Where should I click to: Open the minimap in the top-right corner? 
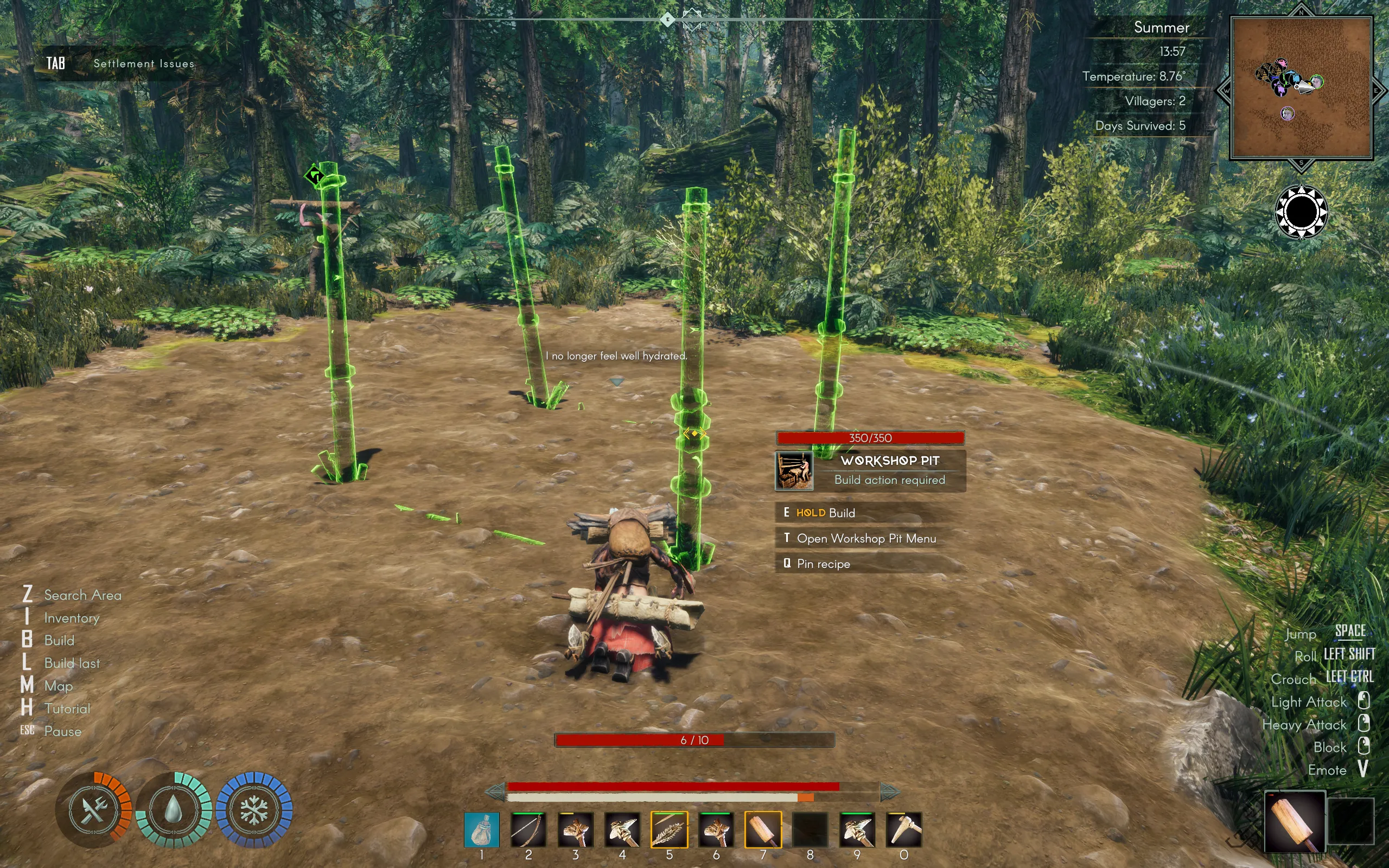pos(1301,88)
